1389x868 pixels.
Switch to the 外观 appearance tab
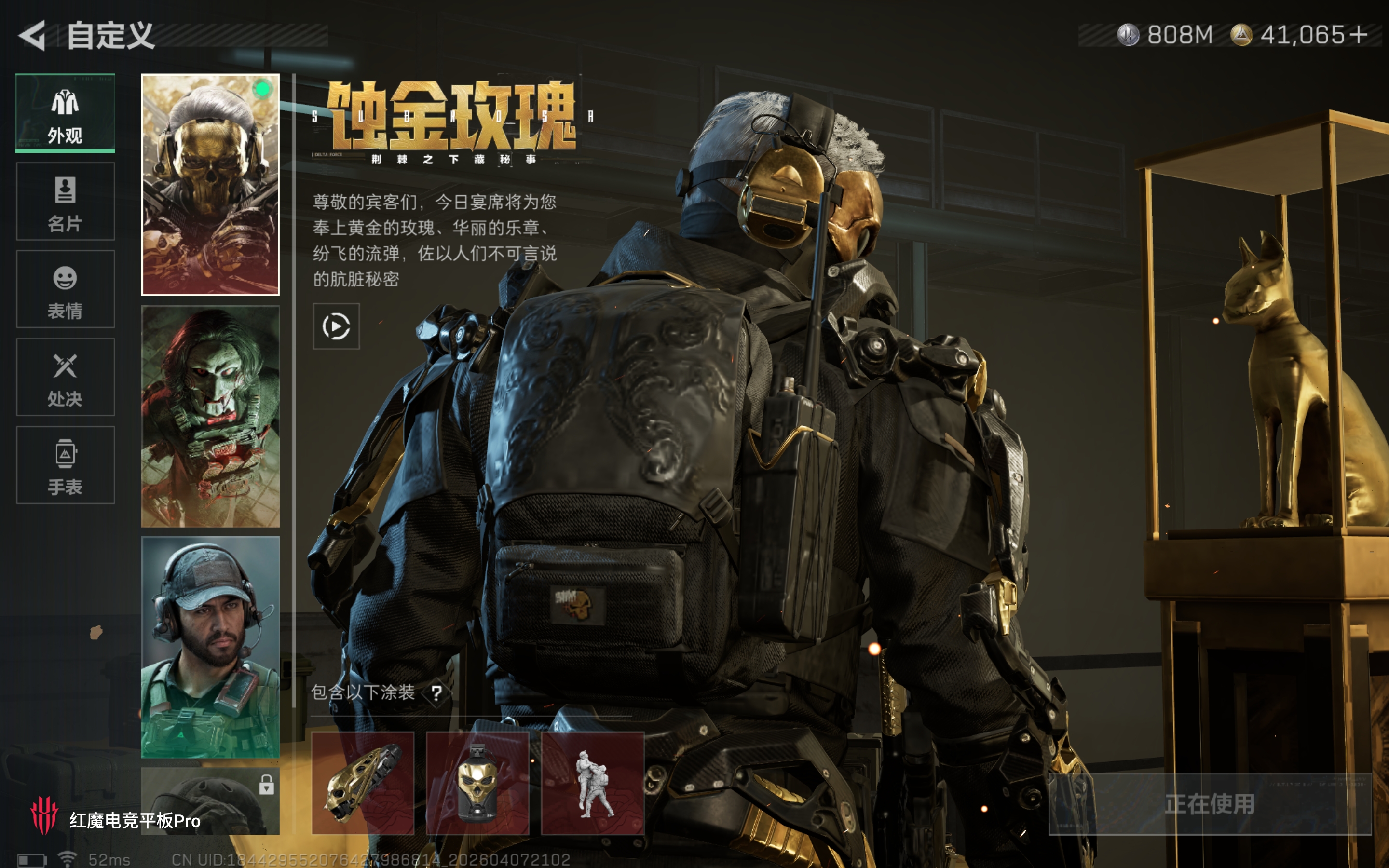coord(65,113)
